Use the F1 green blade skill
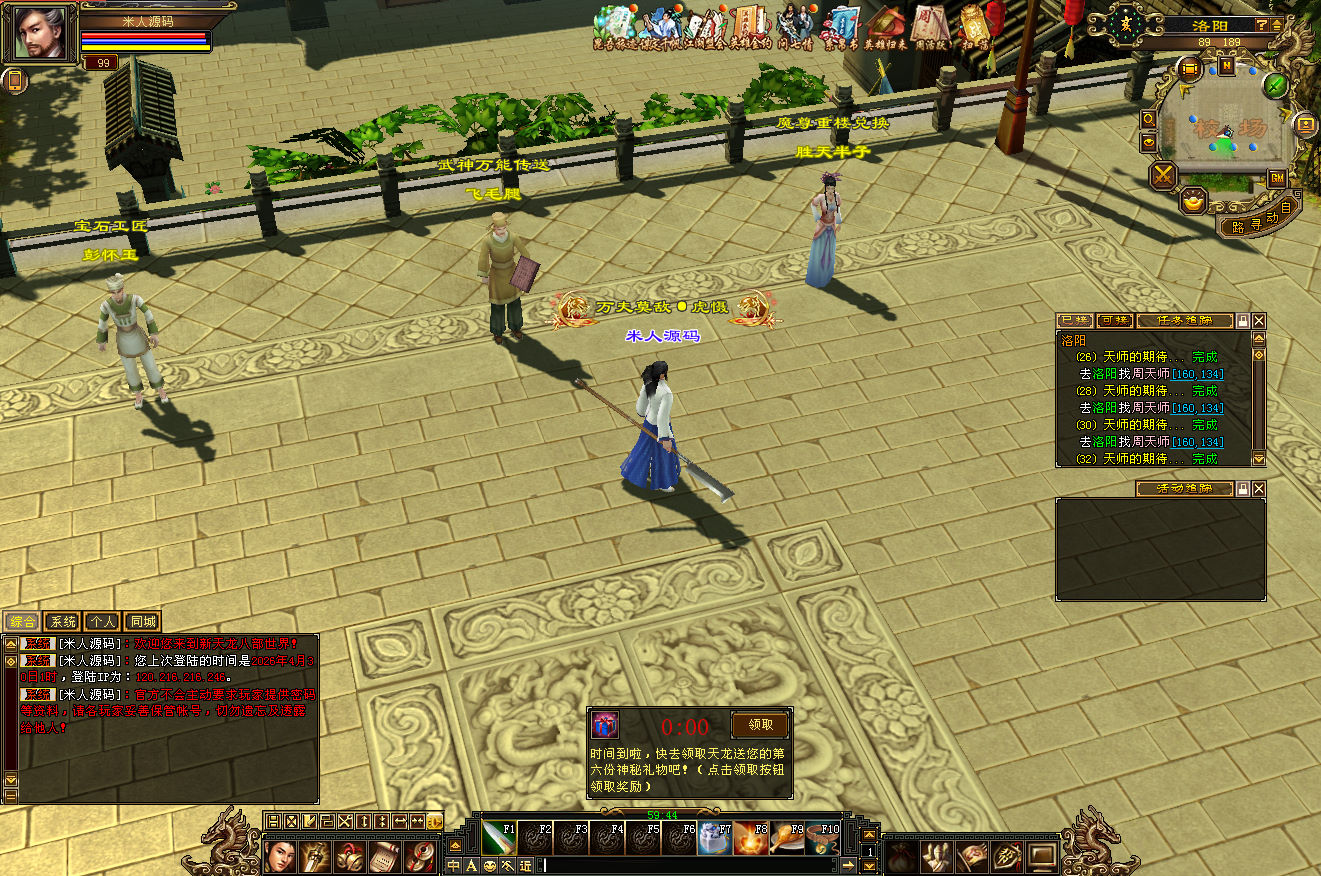 (499, 837)
